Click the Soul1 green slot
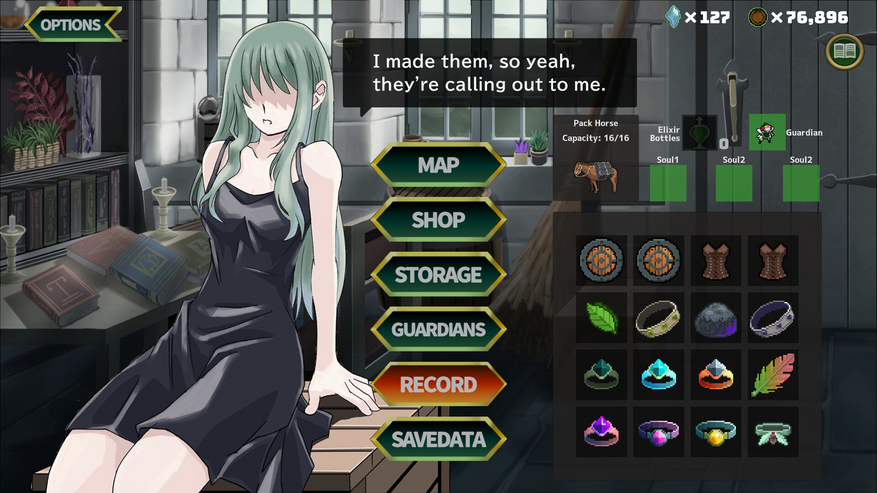The width and height of the screenshot is (877, 493). [x=668, y=183]
